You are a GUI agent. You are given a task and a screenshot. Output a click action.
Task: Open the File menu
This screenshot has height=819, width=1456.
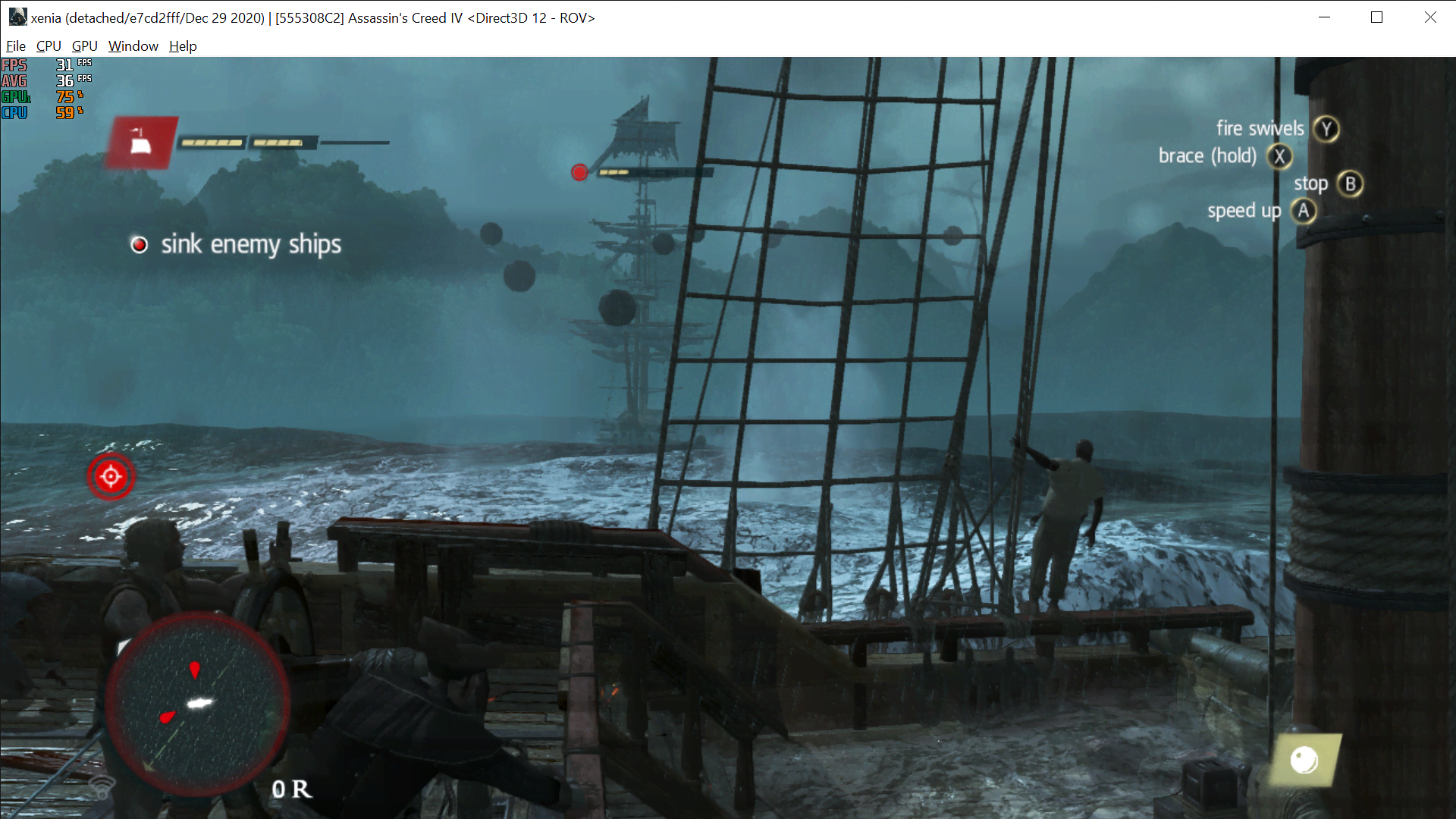pyautogui.click(x=15, y=45)
